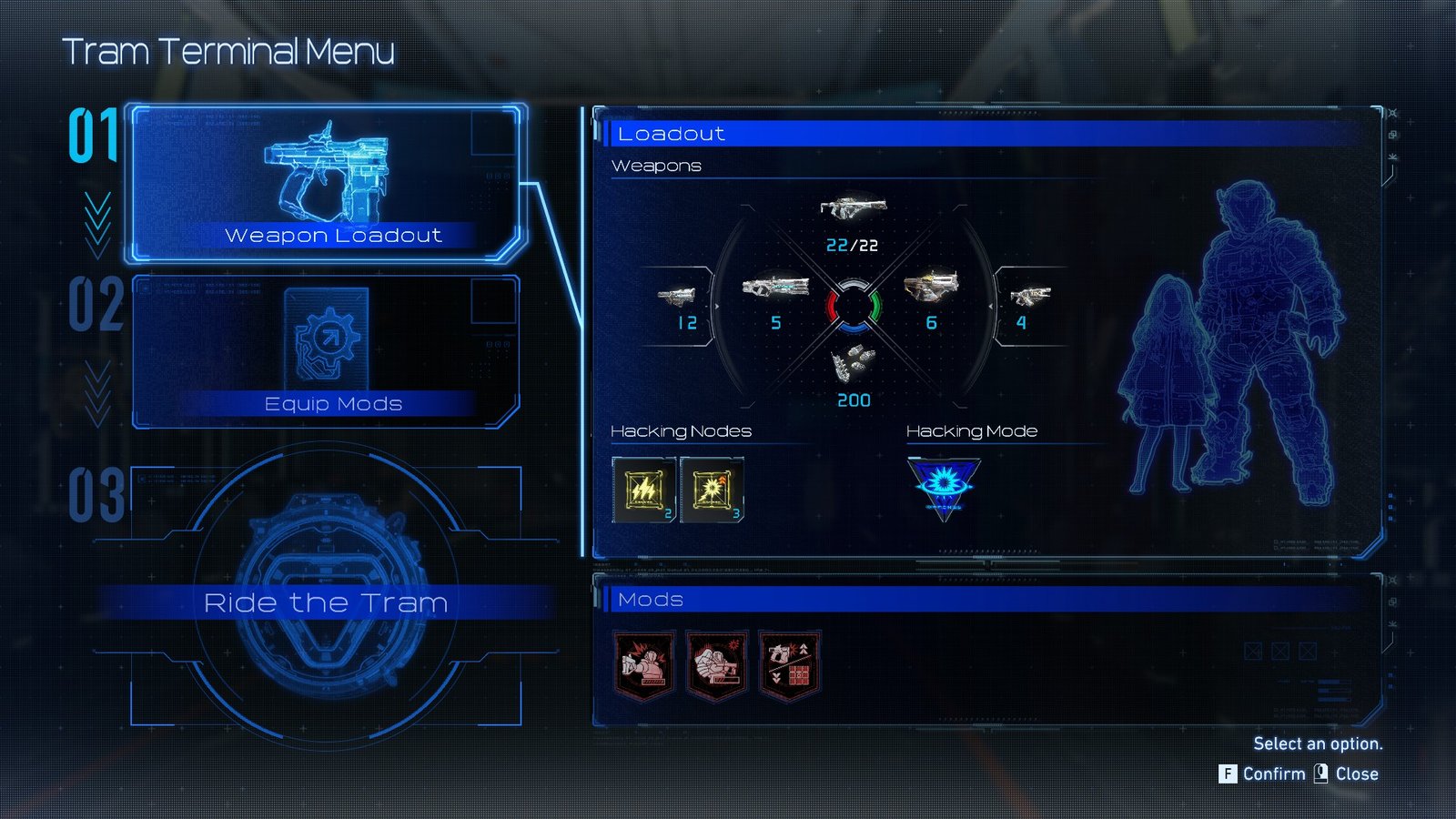The width and height of the screenshot is (1456, 819).
Task: Select the first weapon mod in Mods panel
Action: tap(643, 665)
